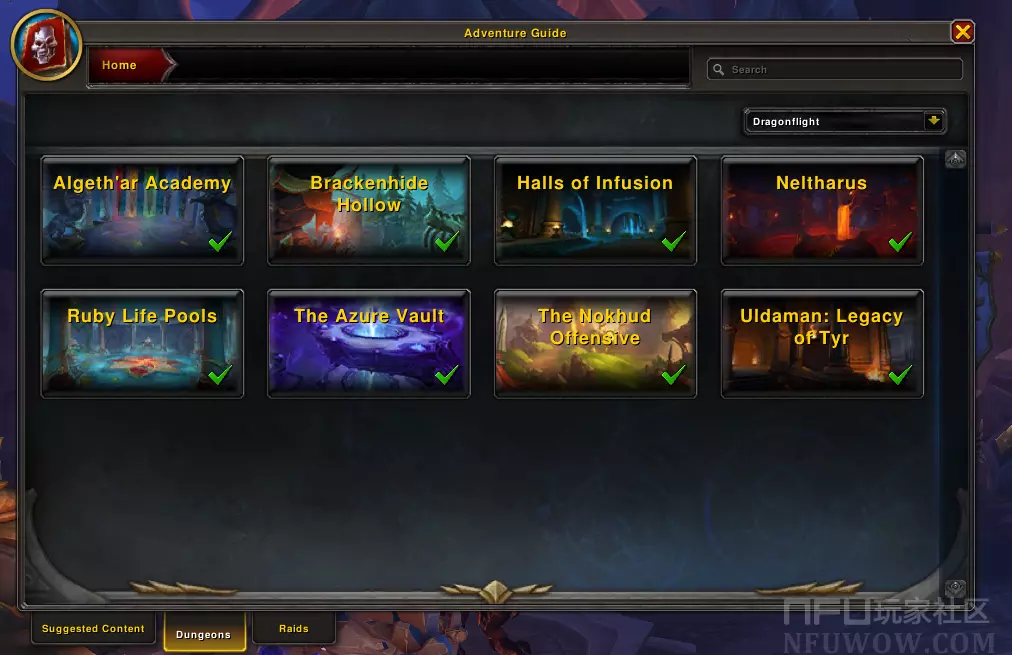The height and width of the screenshot is (655, 1012).
Task: Switch to the Suggested Content tab
Action: [93, 629]
